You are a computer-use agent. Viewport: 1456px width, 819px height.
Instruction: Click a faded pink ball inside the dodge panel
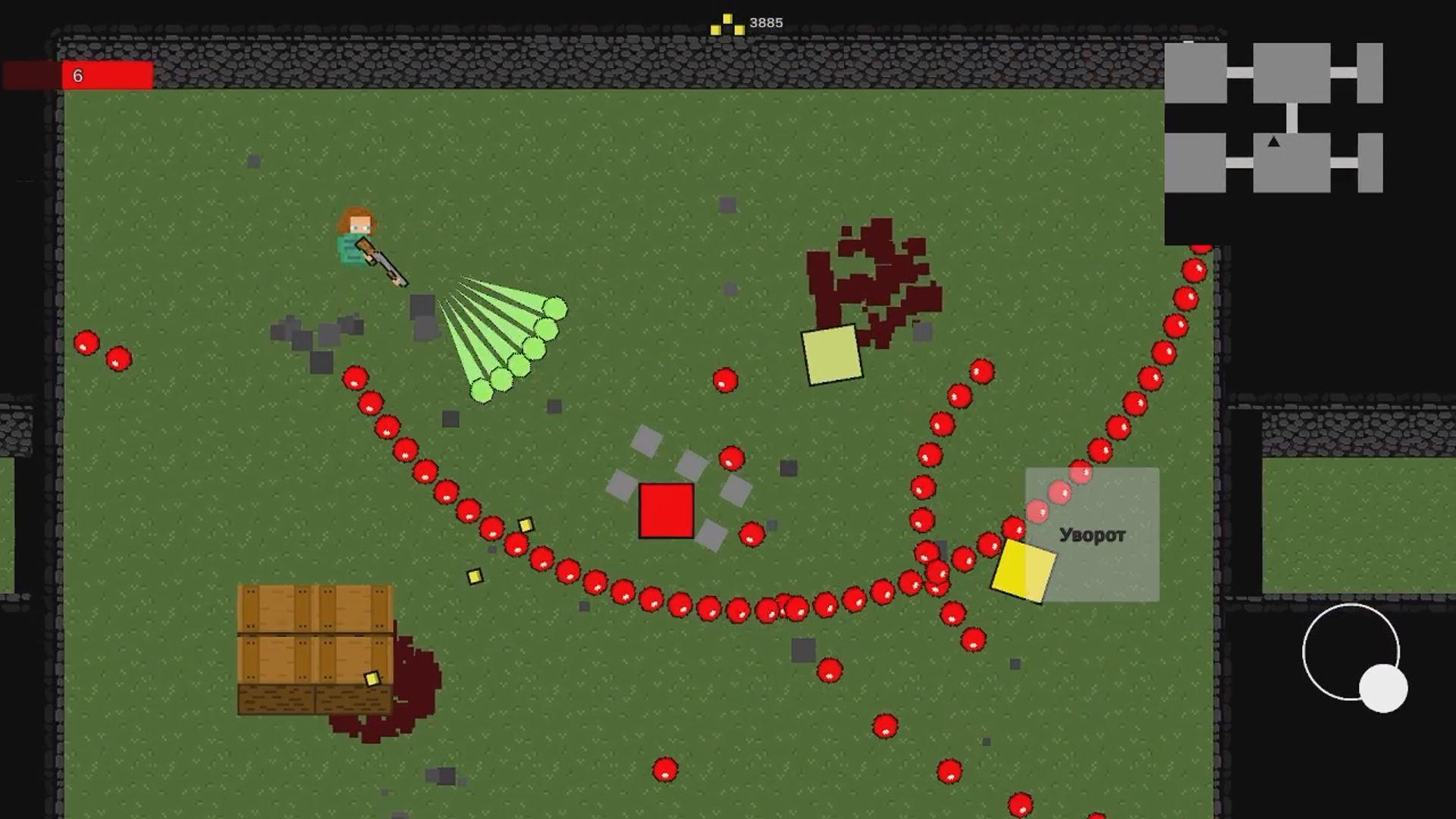pyautogui.click(x=1059, y=492)
